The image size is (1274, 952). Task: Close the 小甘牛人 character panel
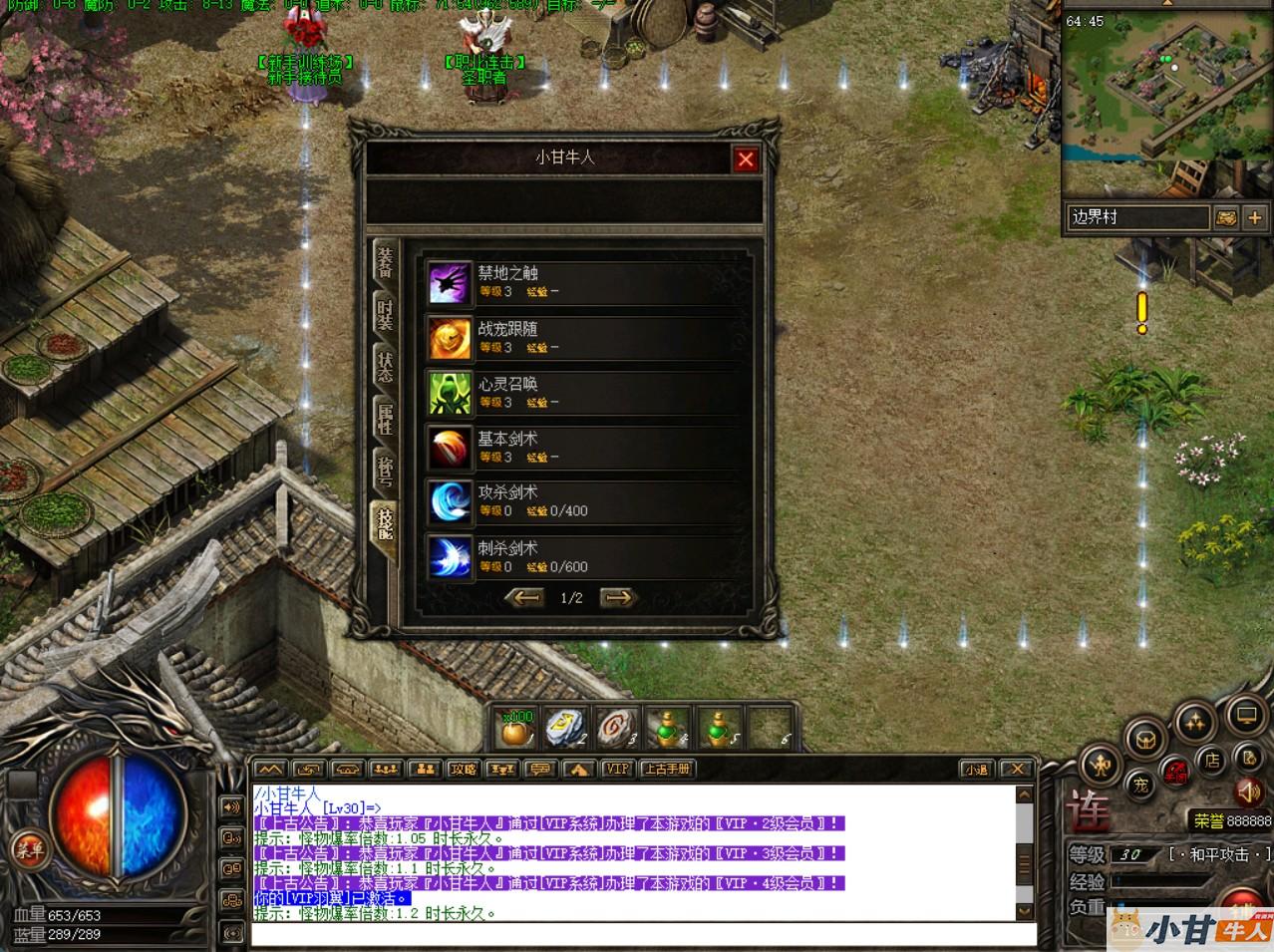point(746,159)
